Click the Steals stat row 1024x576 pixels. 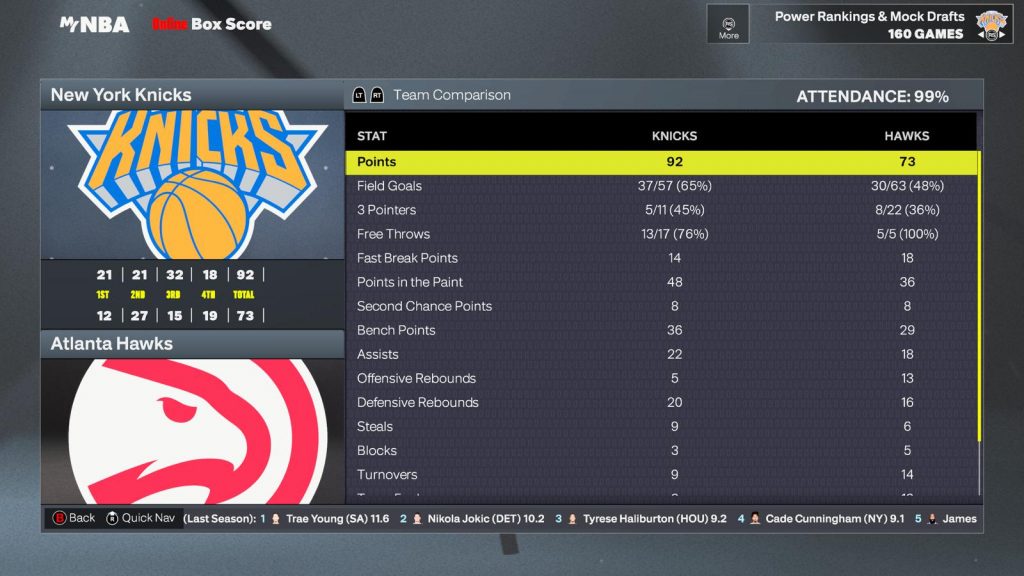[661, 426]
